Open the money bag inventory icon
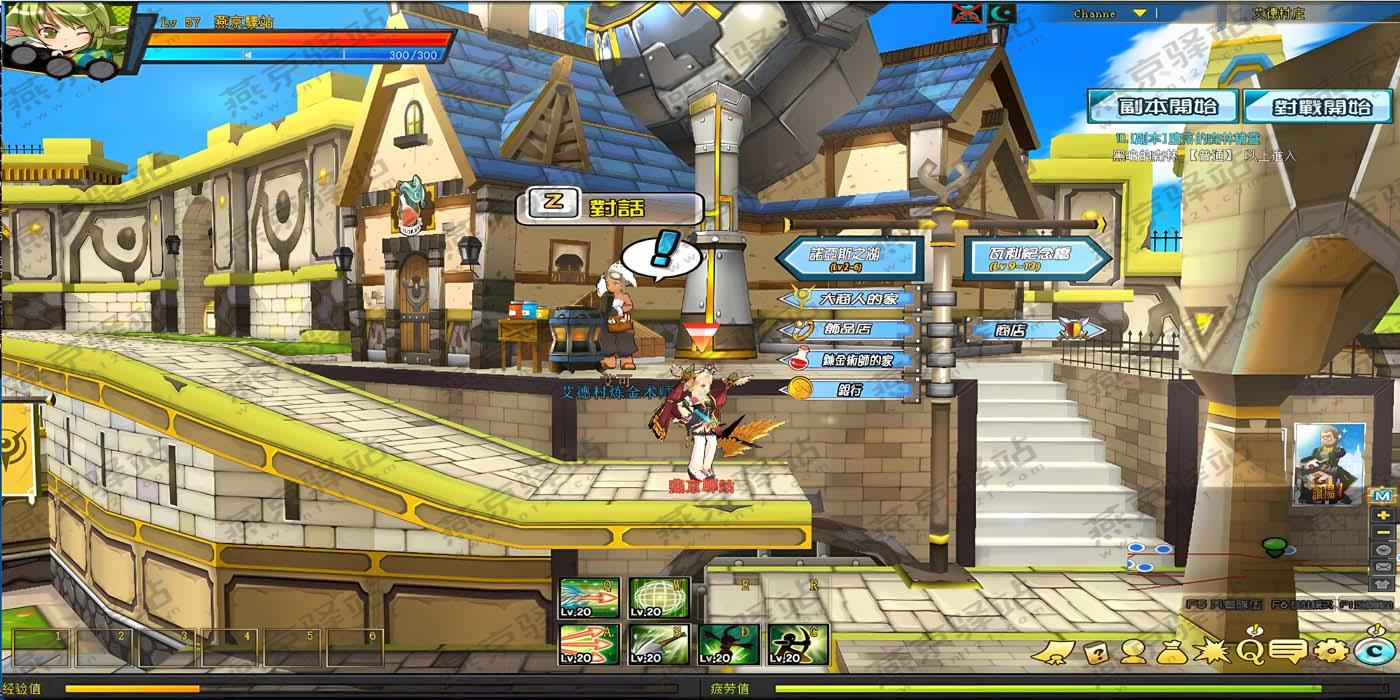The image size is (1400, 700). [x=1171, y=652]
